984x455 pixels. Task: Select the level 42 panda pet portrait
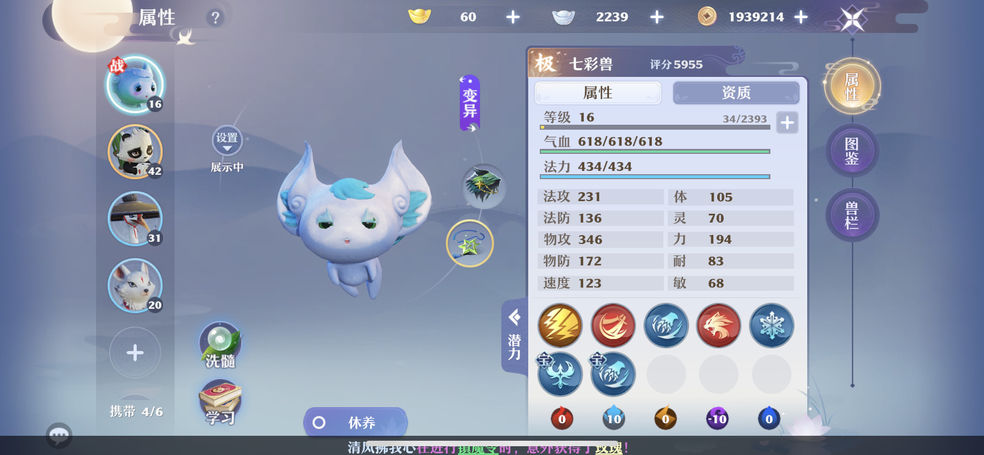tap(135, 151)
